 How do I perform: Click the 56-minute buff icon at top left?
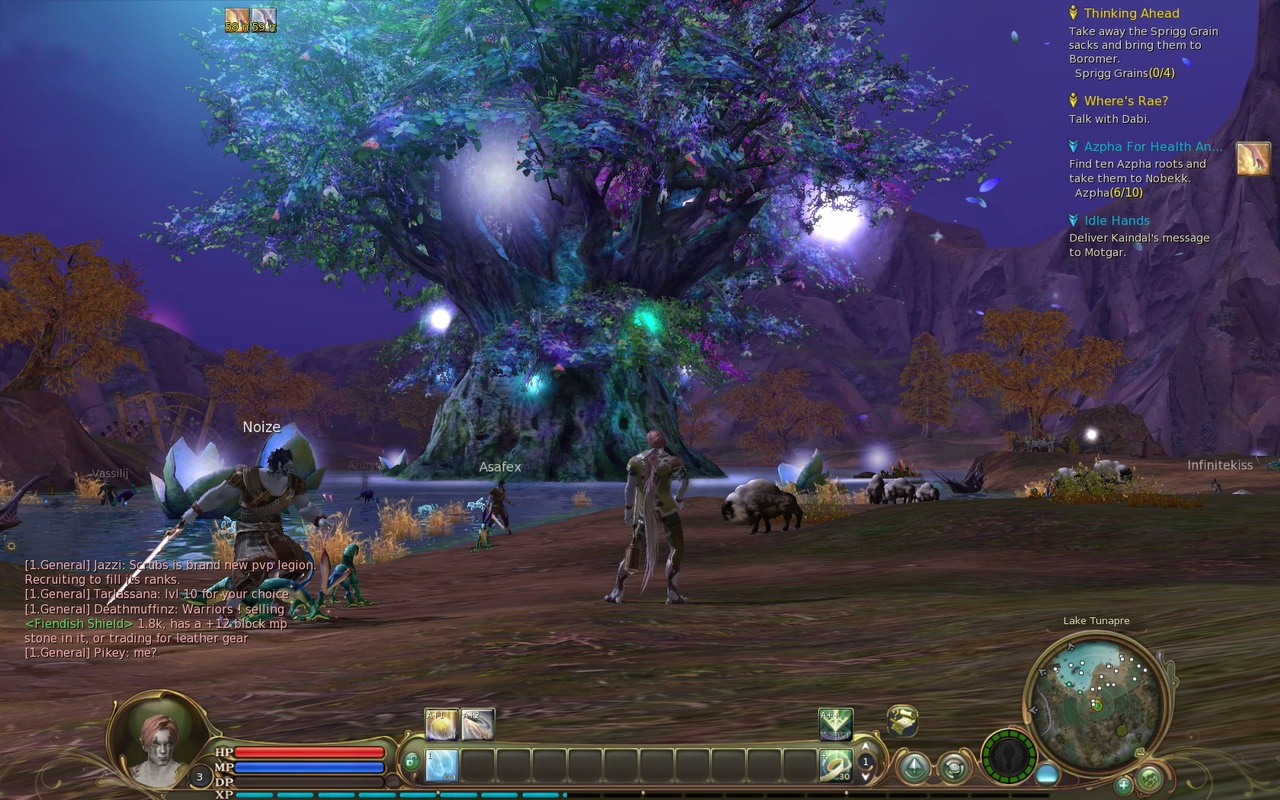click(x=237, y=19)
